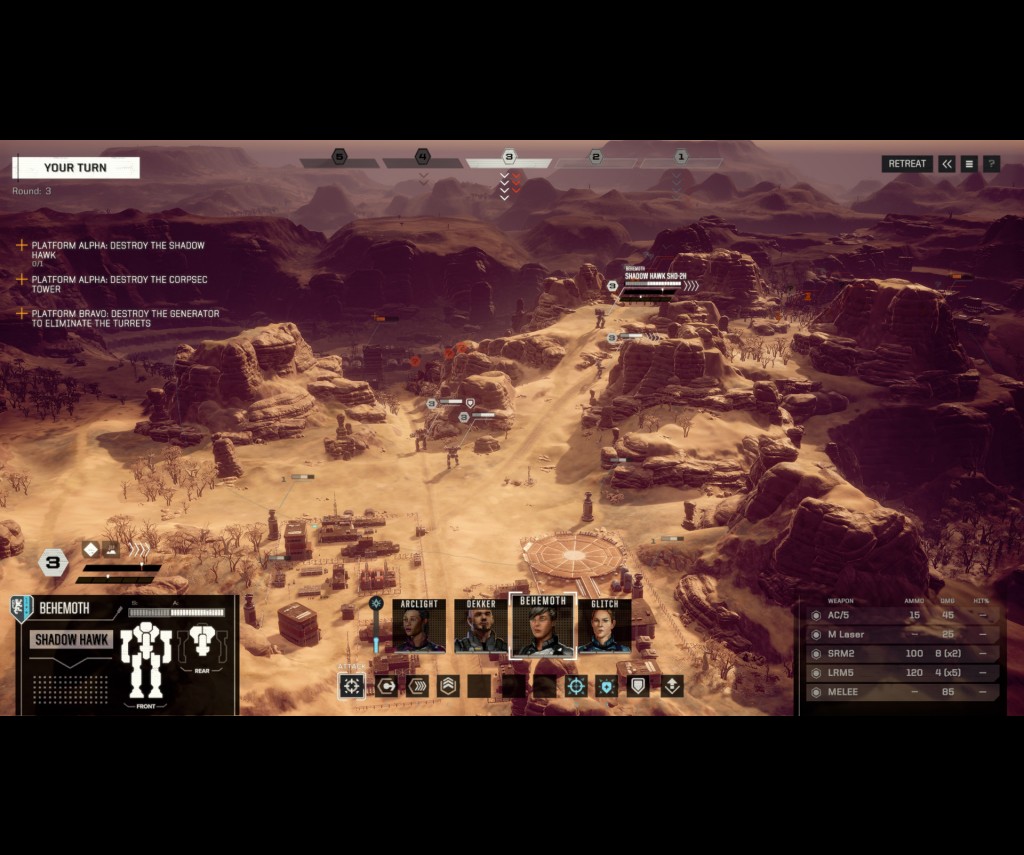Select pilot Glitch's portrait
The width and height of the screenshot is (1024, 855).
point(605,627)
